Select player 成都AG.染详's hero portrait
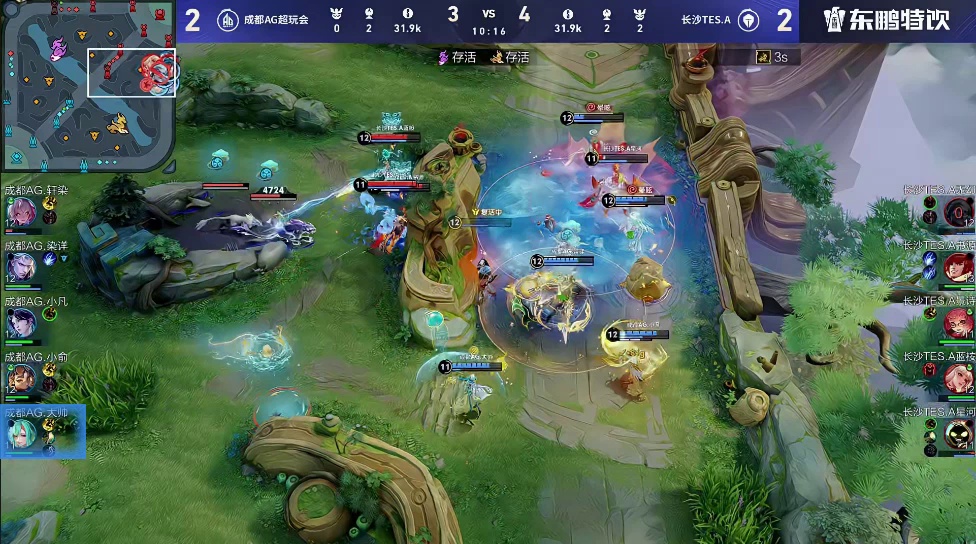 click(x=22, y=266)
